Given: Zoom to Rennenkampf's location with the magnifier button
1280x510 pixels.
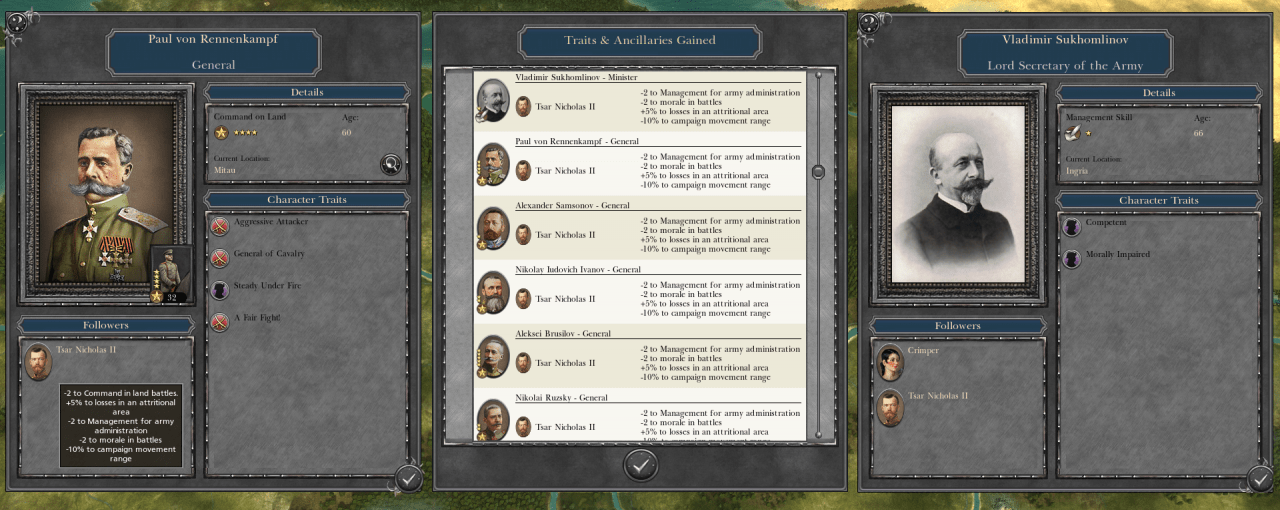Looking at the screenshot, I should 391,165.
